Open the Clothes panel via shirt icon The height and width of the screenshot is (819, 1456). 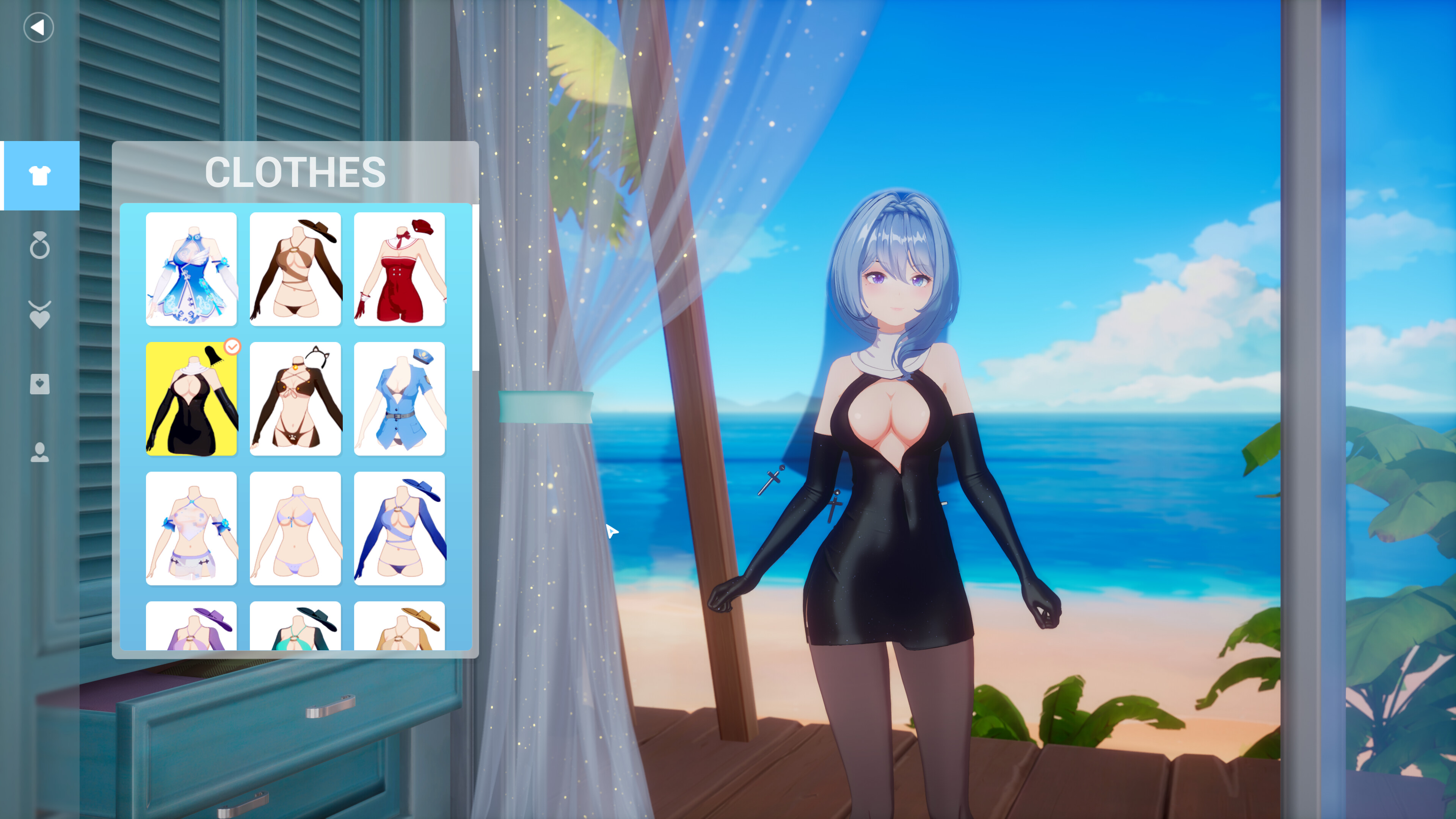(x=40, y=176)
